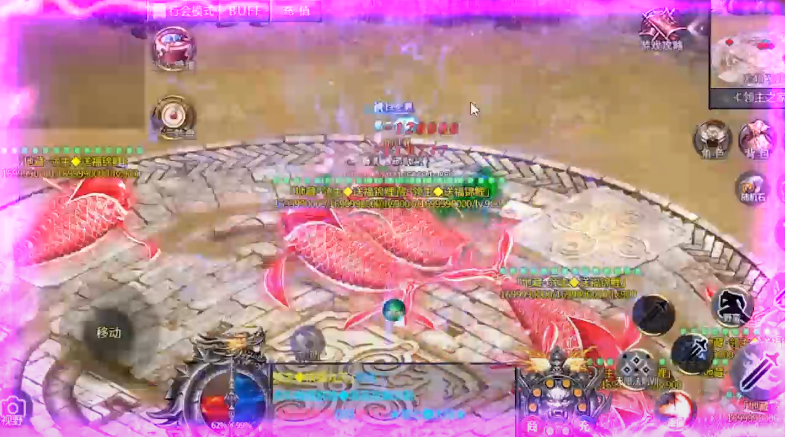Activate the large sword basic attack button
785x437 pixels.
[757, 368]
